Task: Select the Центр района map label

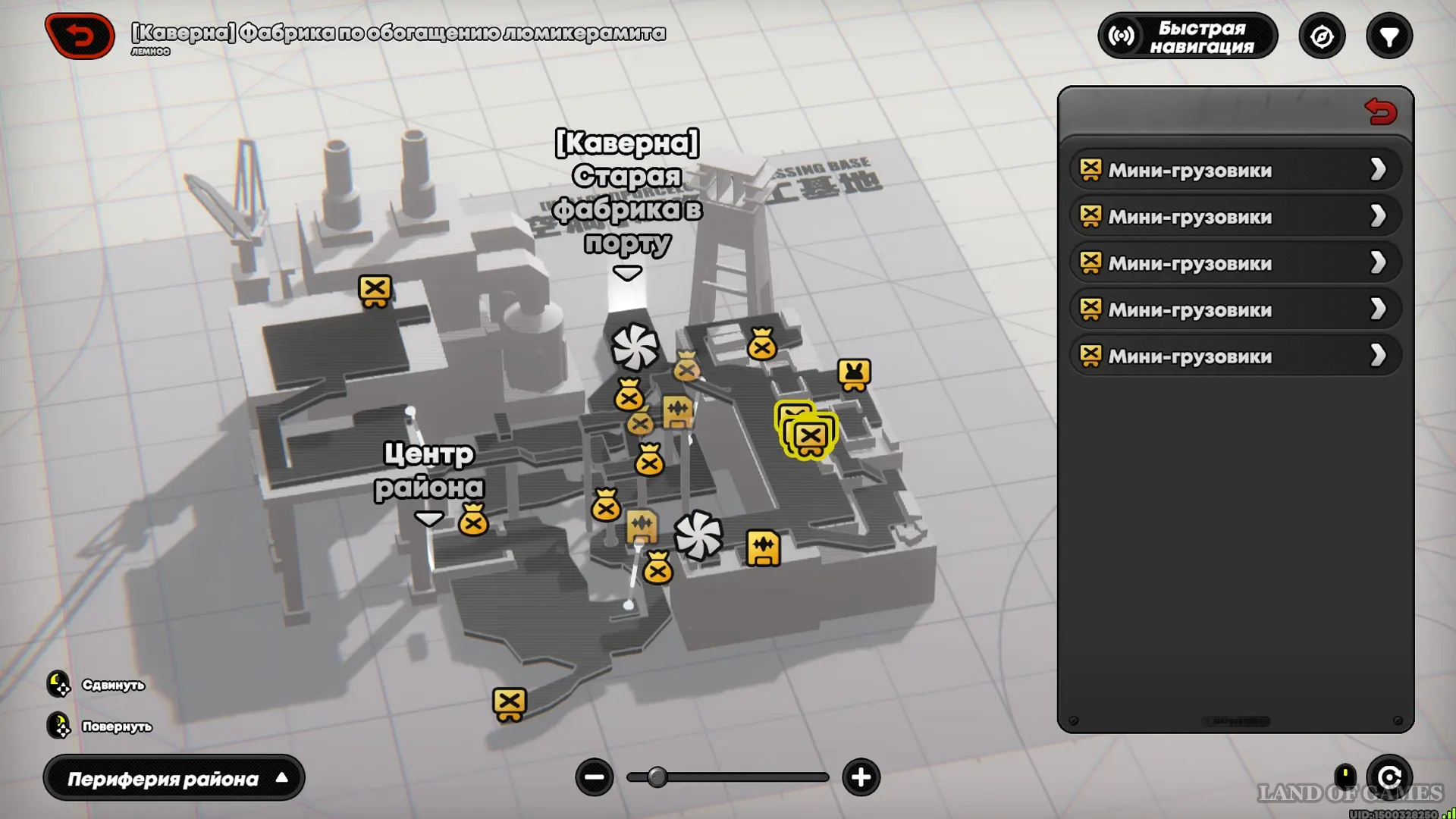Action: 429,472
